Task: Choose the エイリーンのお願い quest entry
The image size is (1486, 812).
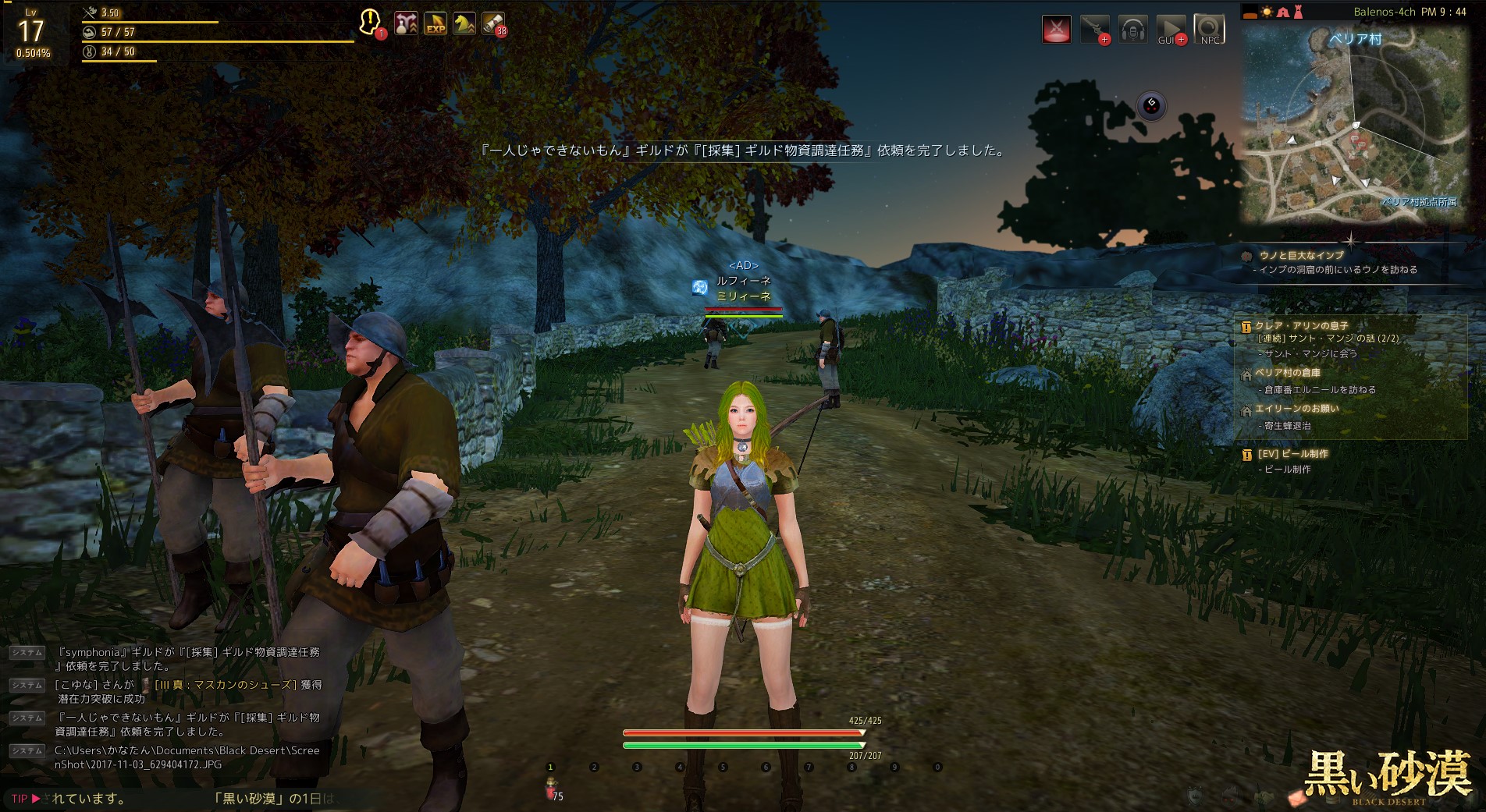Action: 1297,409
